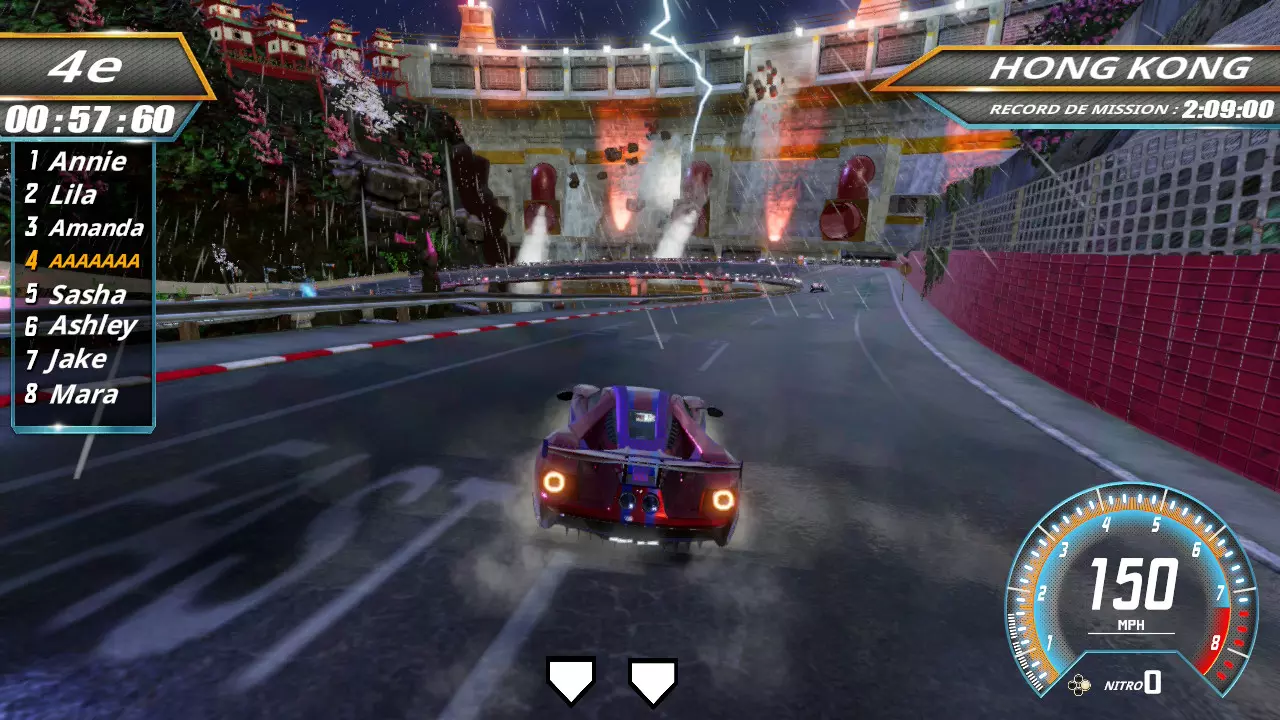The height and width of the screenshot is (720, 1280).
Task: Select Lila in the race standings
Action: click(72, 194)
